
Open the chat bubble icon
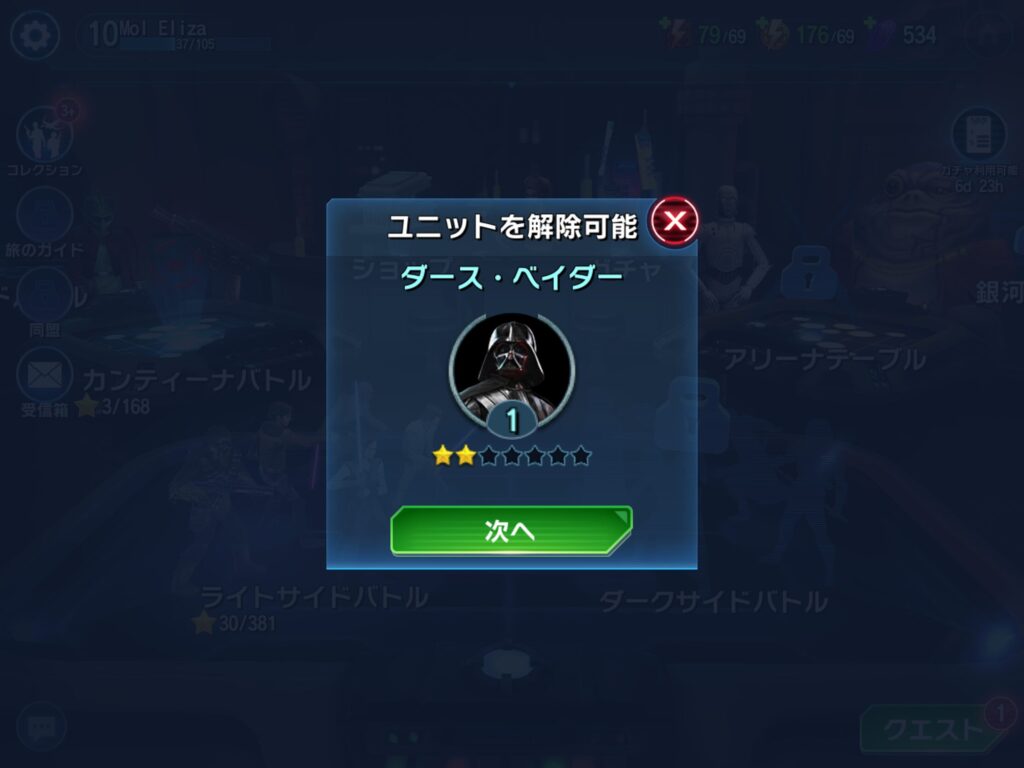41,727
